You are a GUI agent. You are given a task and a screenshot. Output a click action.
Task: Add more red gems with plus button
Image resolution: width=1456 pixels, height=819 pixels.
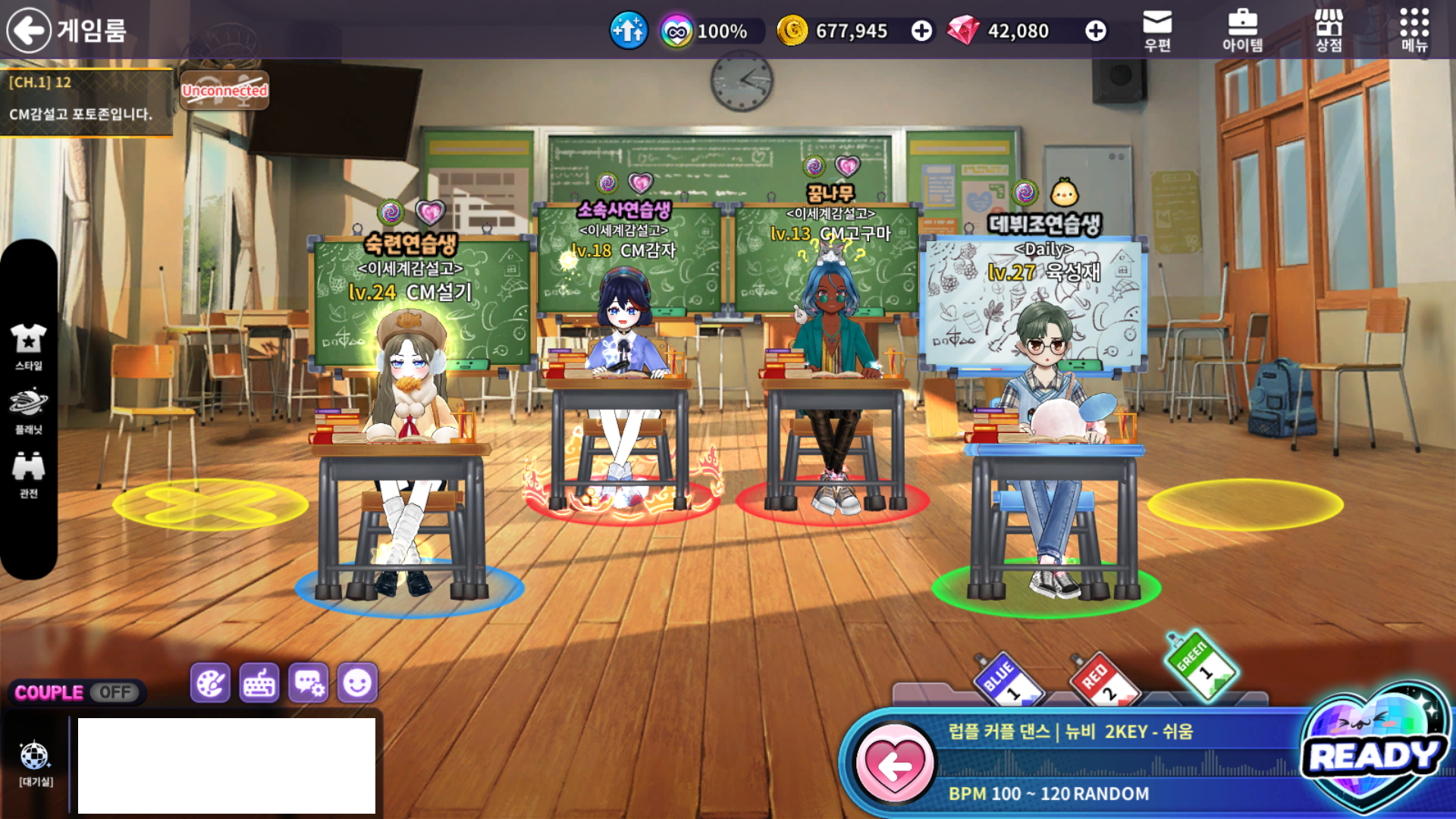(1095, 31)
